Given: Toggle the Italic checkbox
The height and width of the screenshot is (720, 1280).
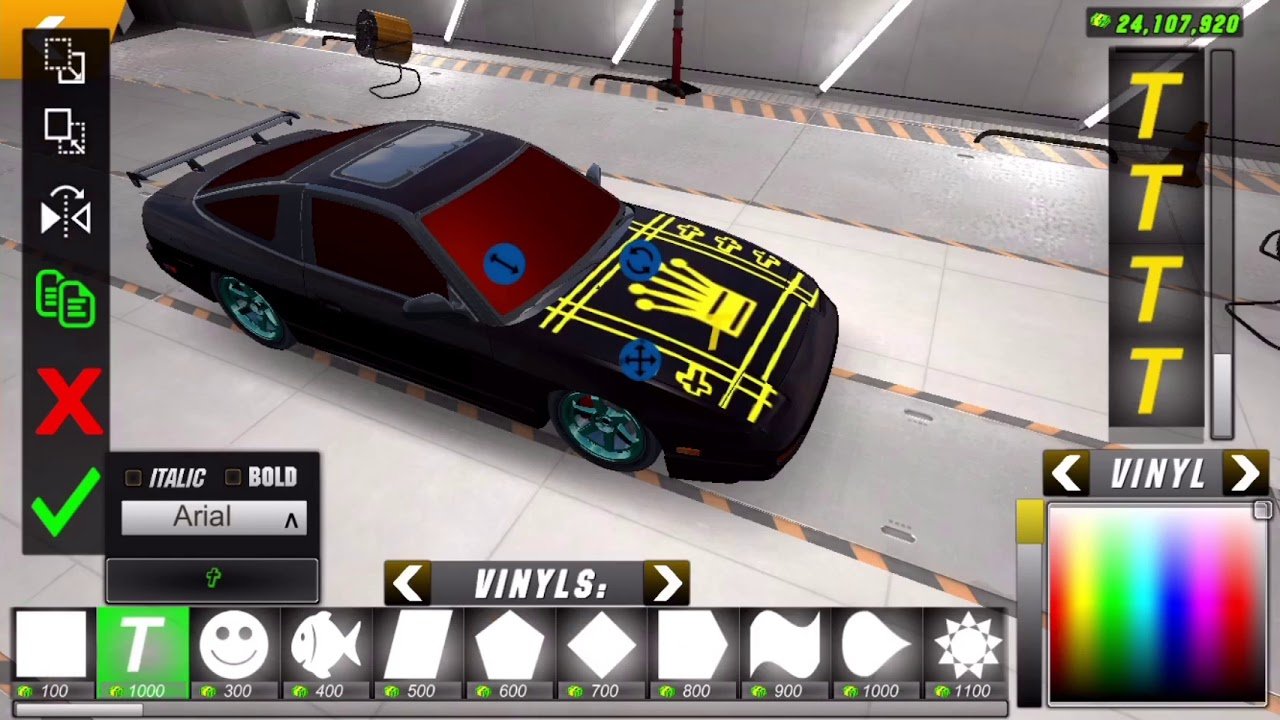Looking at the screenshot, I should pos(133,478).
